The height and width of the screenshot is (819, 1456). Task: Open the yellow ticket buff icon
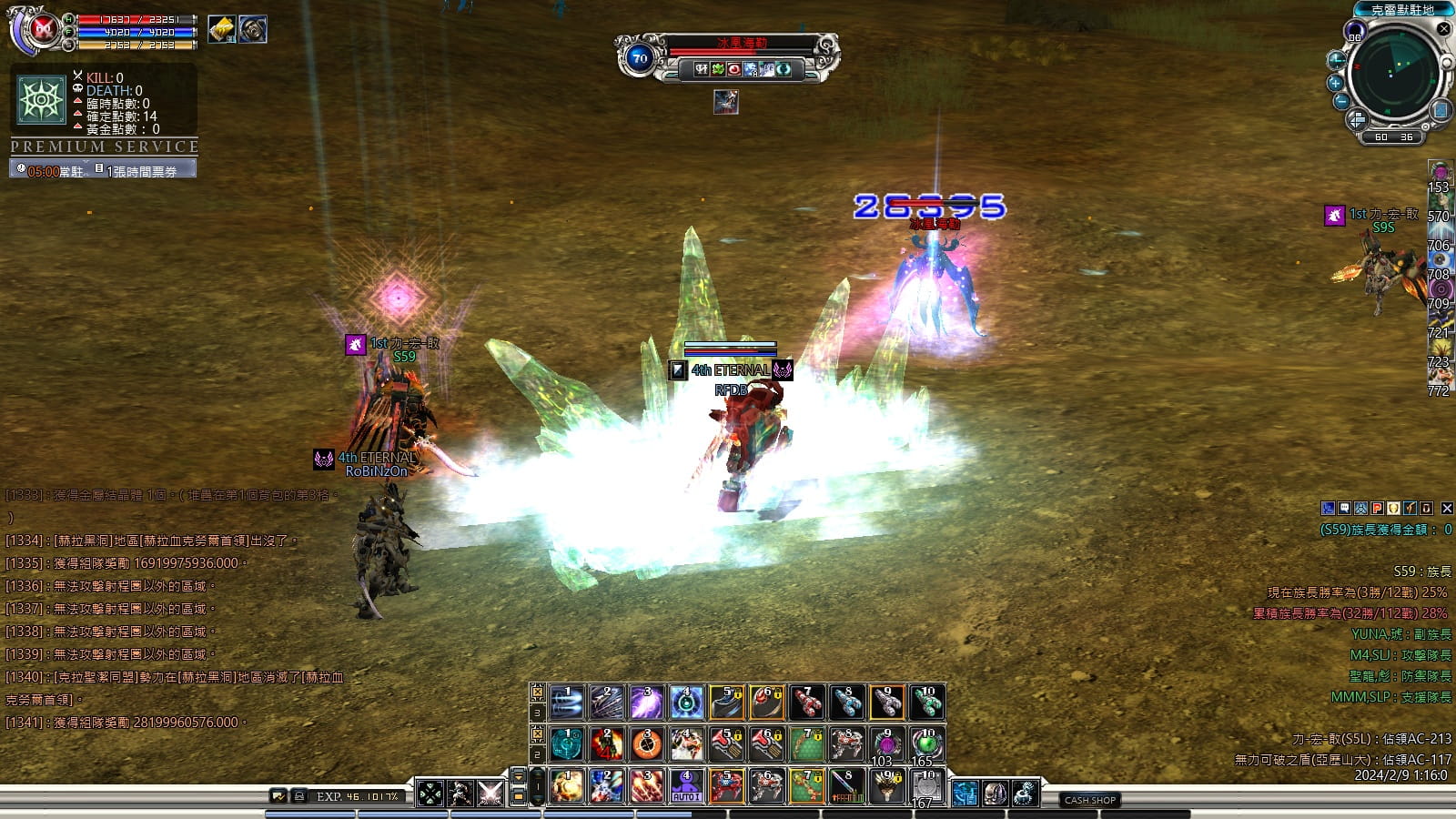(x=221, y=29)
